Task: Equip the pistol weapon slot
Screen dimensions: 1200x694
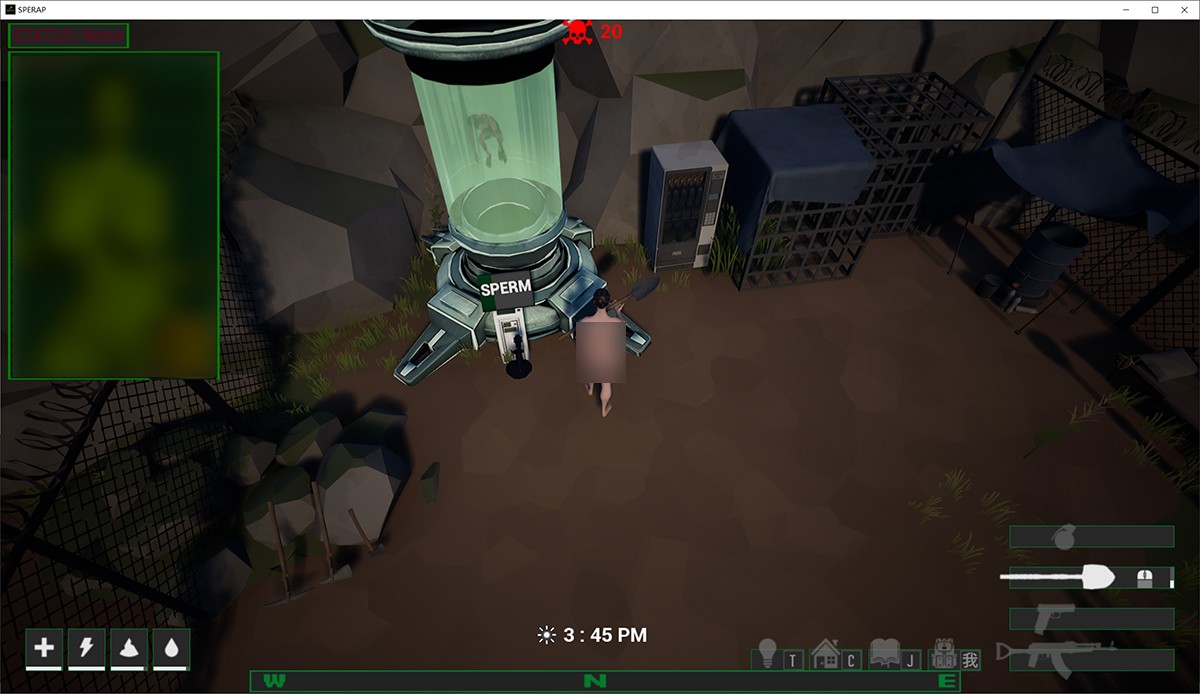Action: [1091, 618]
